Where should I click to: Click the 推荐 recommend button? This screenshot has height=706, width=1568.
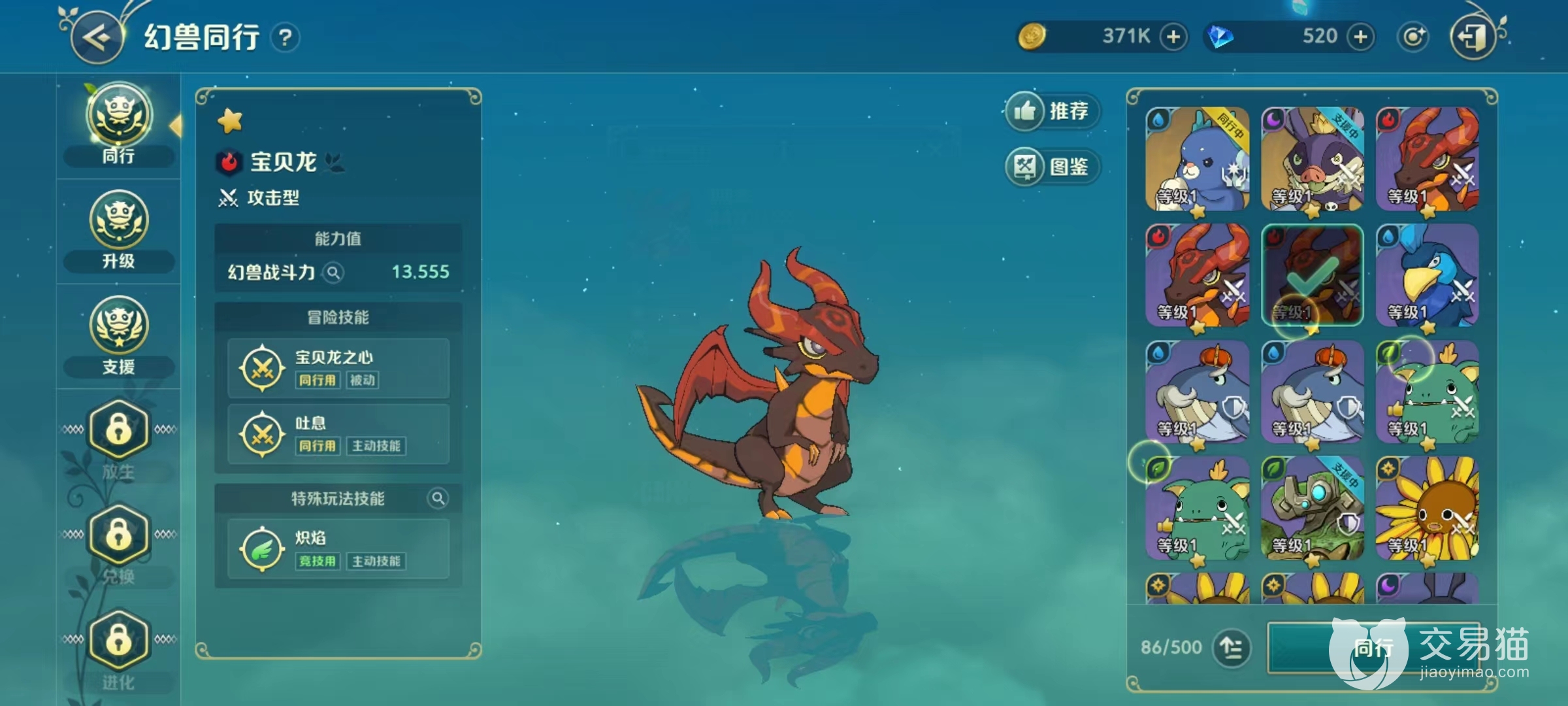tap(1052, 111)
